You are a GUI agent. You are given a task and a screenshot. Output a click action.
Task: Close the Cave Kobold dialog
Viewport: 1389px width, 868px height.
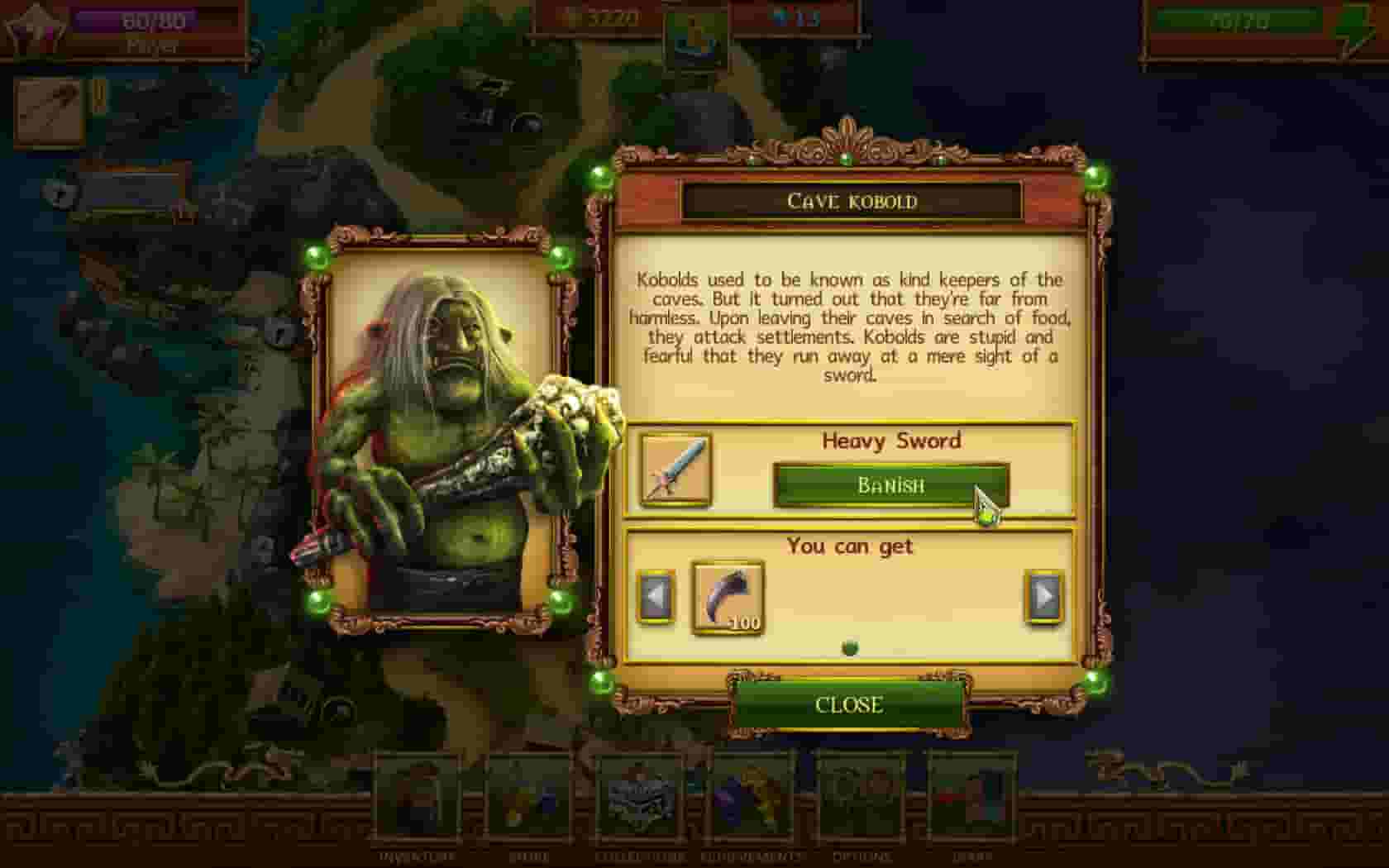click(x=849, y=705)
